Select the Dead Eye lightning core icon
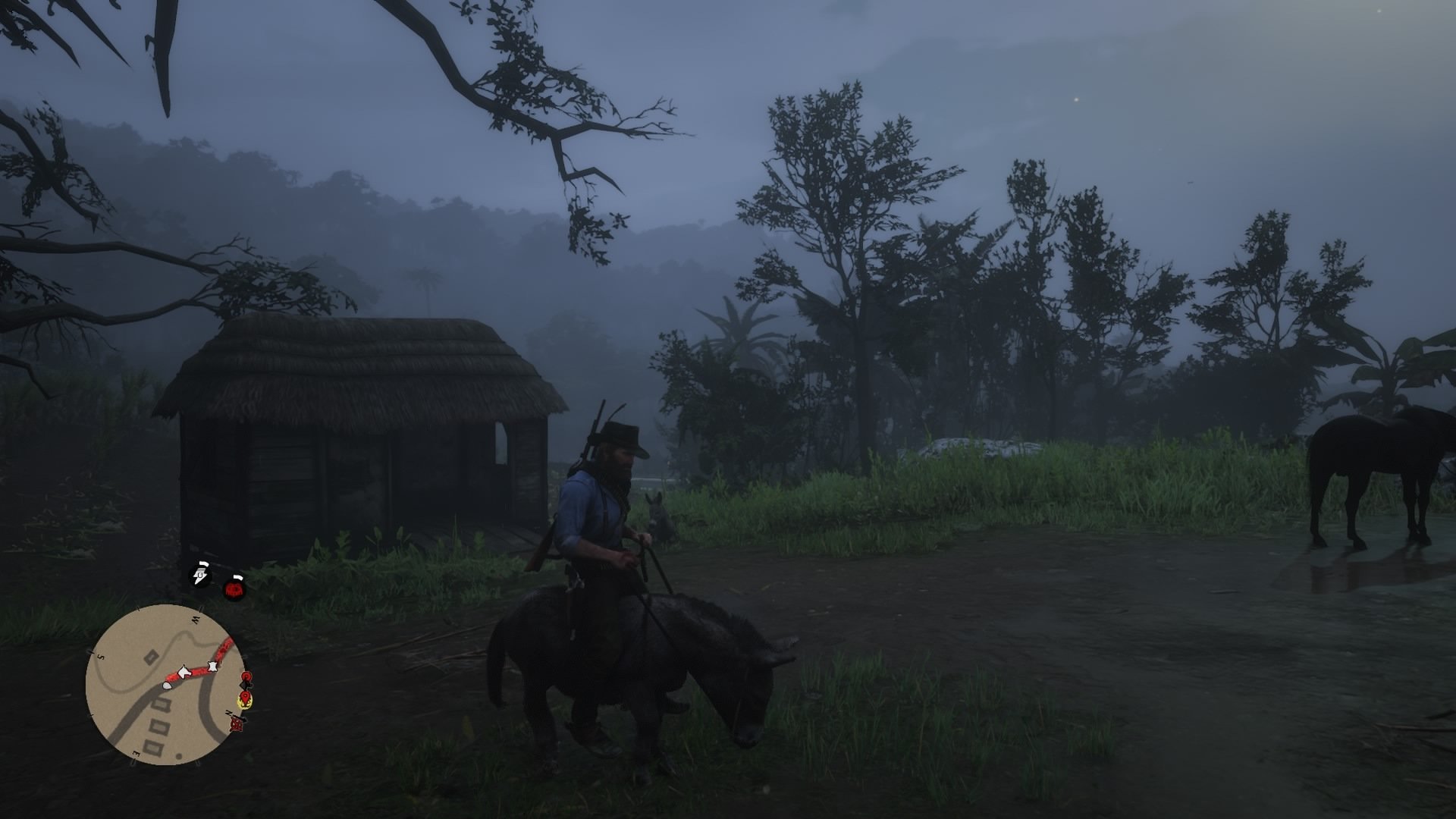The height and width of the screenshot is (819, 1456). pos(199,574)
